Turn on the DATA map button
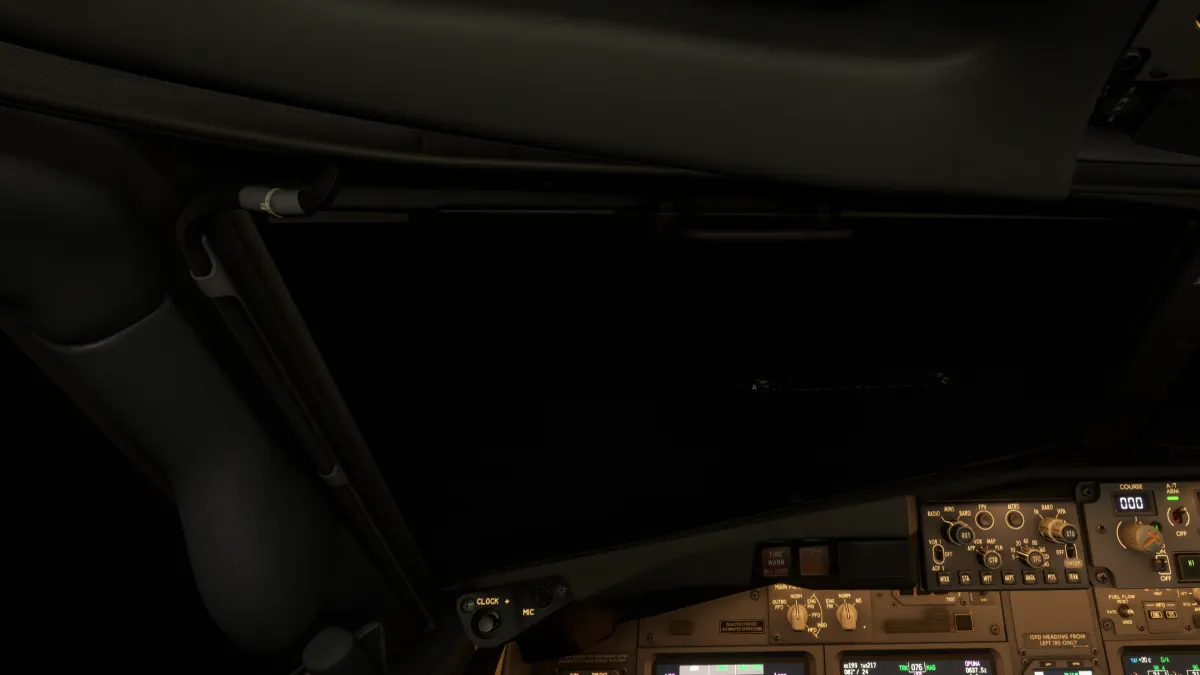Viewport: 1200px width, 675px height. pyautogui.click(x=1030, y=578)
